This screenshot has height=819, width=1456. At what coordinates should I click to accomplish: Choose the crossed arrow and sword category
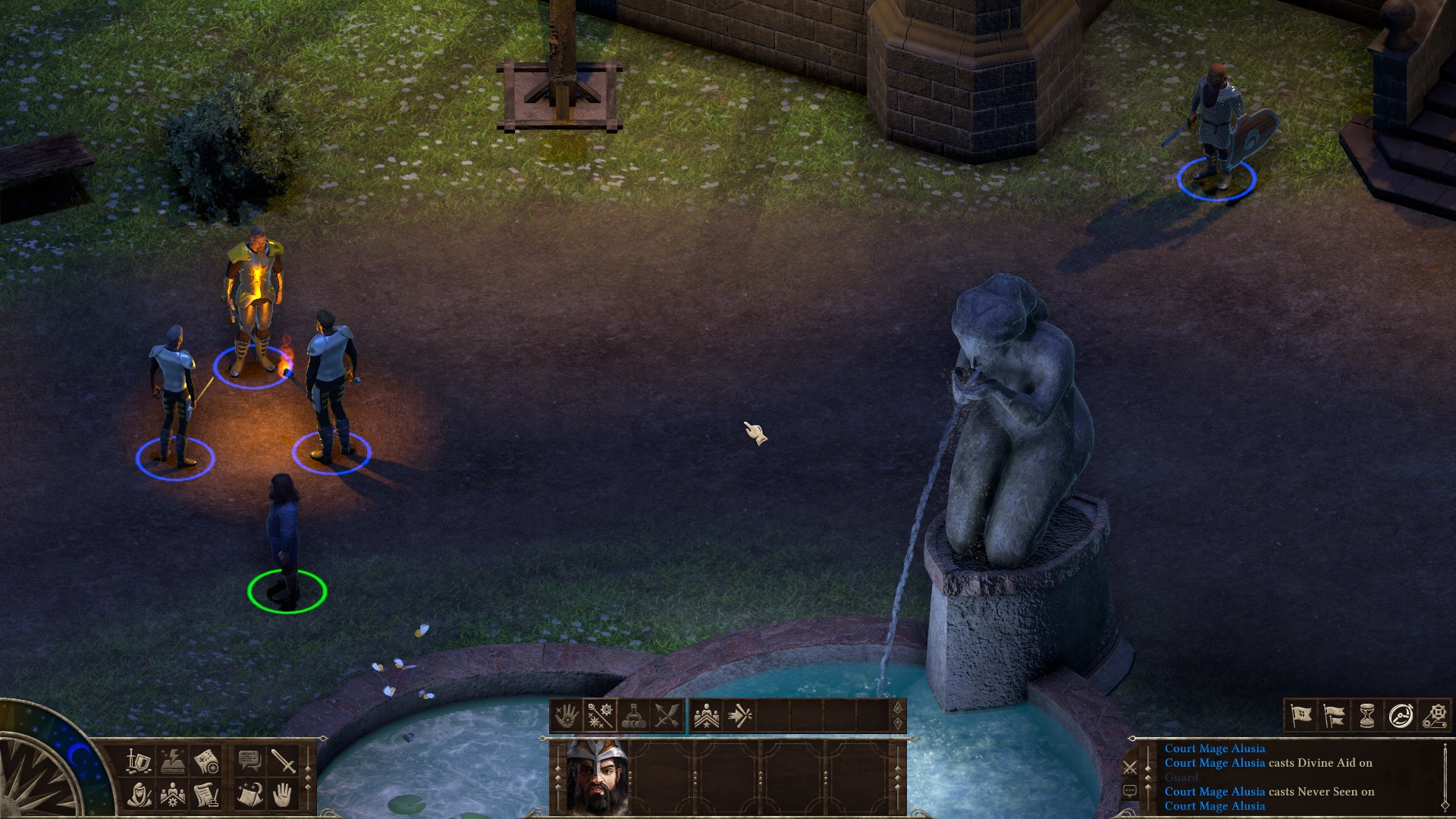667,715
